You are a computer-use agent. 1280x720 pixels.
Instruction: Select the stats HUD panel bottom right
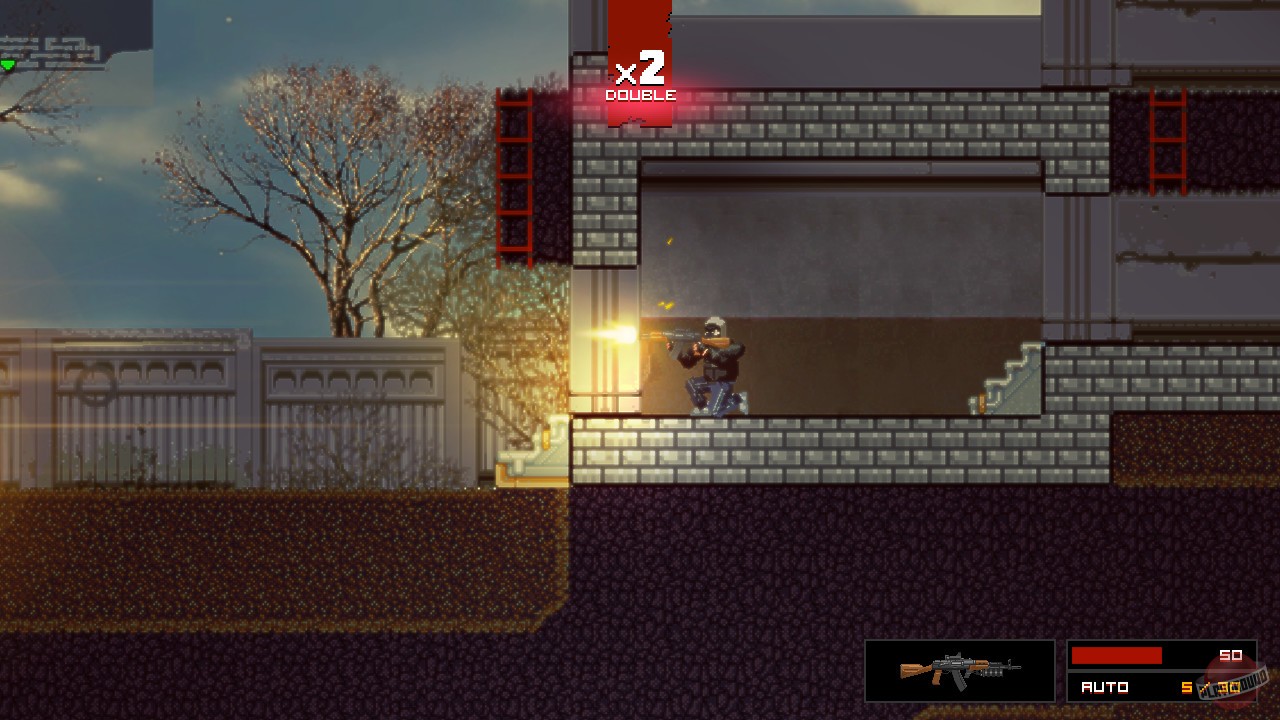pos(1160,670)
